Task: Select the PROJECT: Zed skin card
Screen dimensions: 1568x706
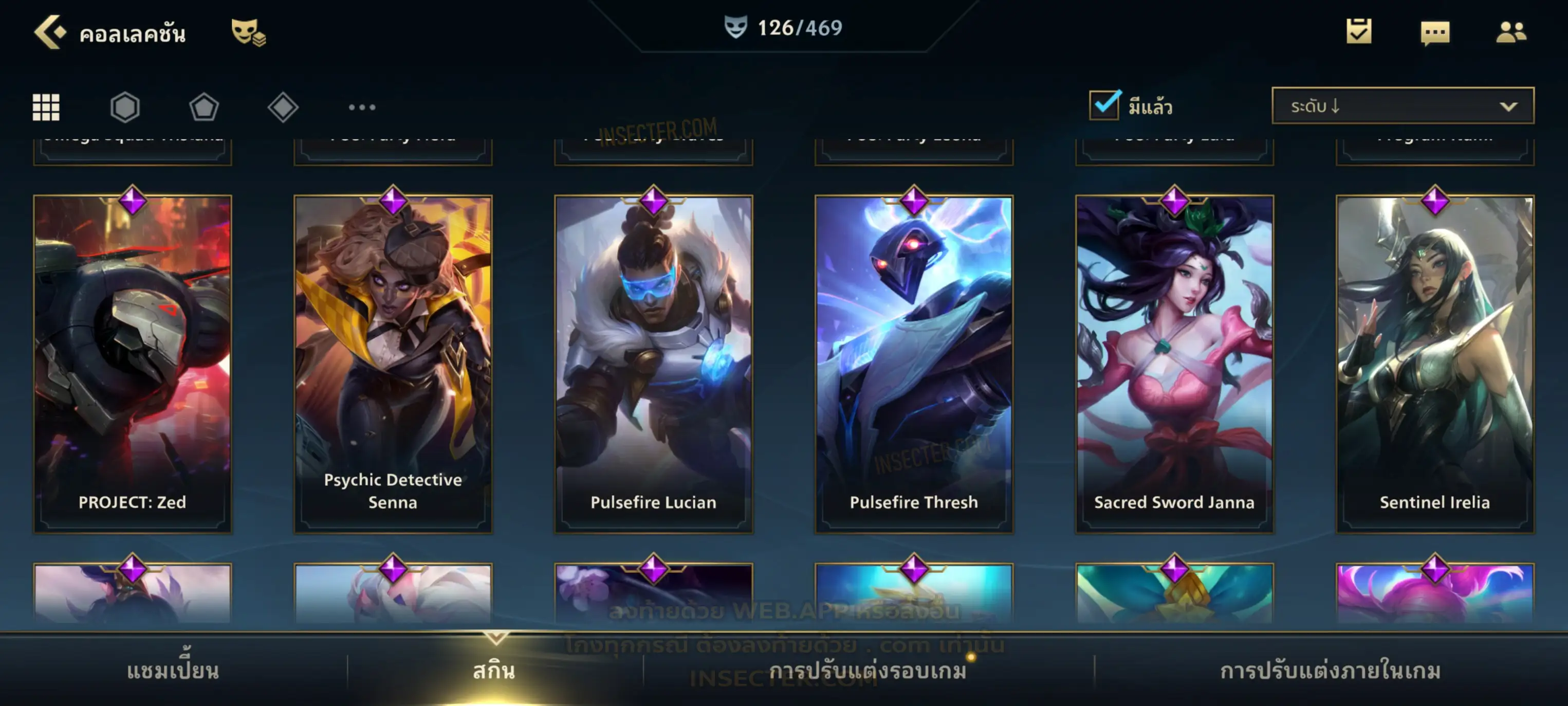Action: (132, 364)
